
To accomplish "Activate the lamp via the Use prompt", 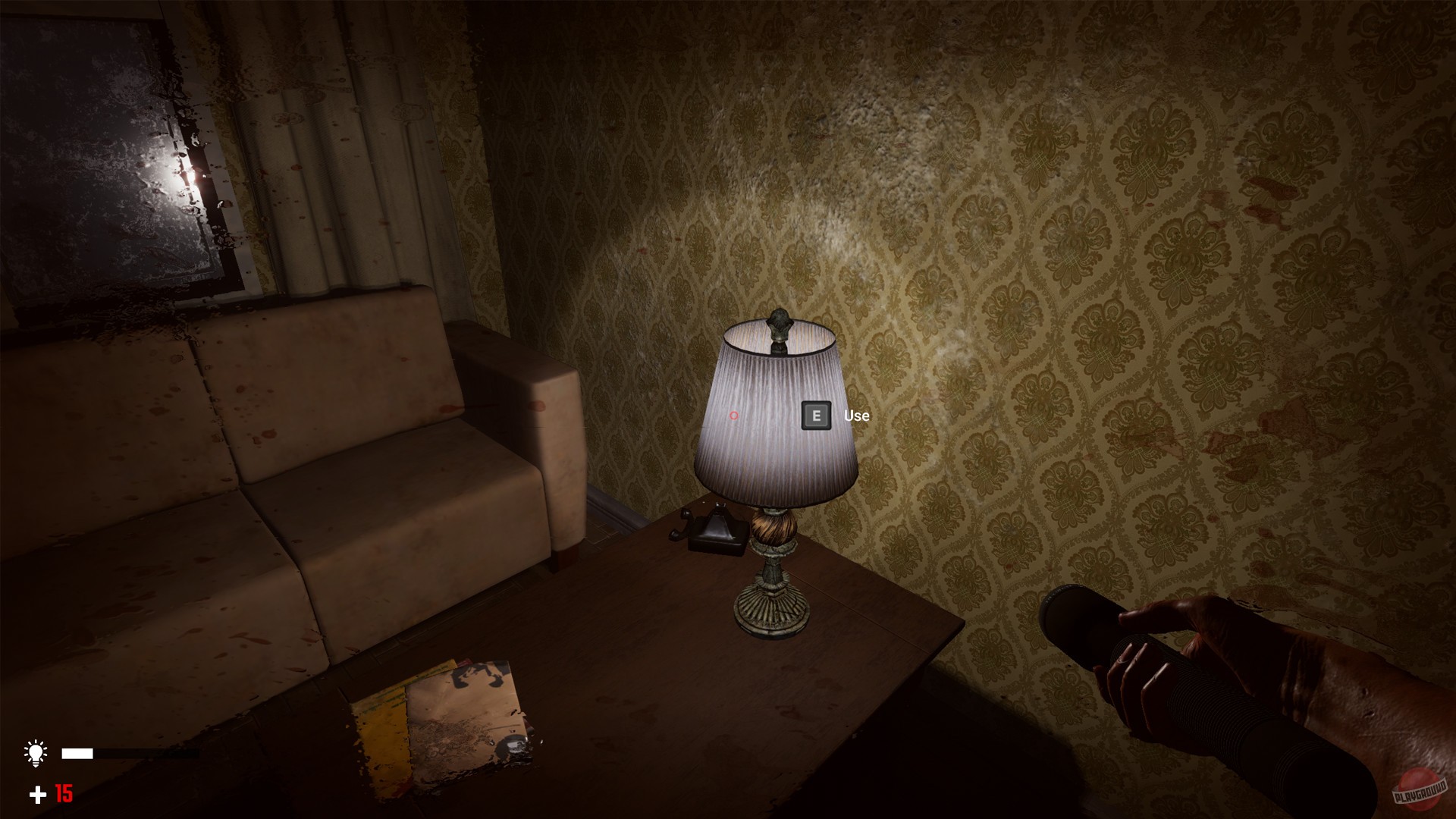I will [x=817, y=416].
